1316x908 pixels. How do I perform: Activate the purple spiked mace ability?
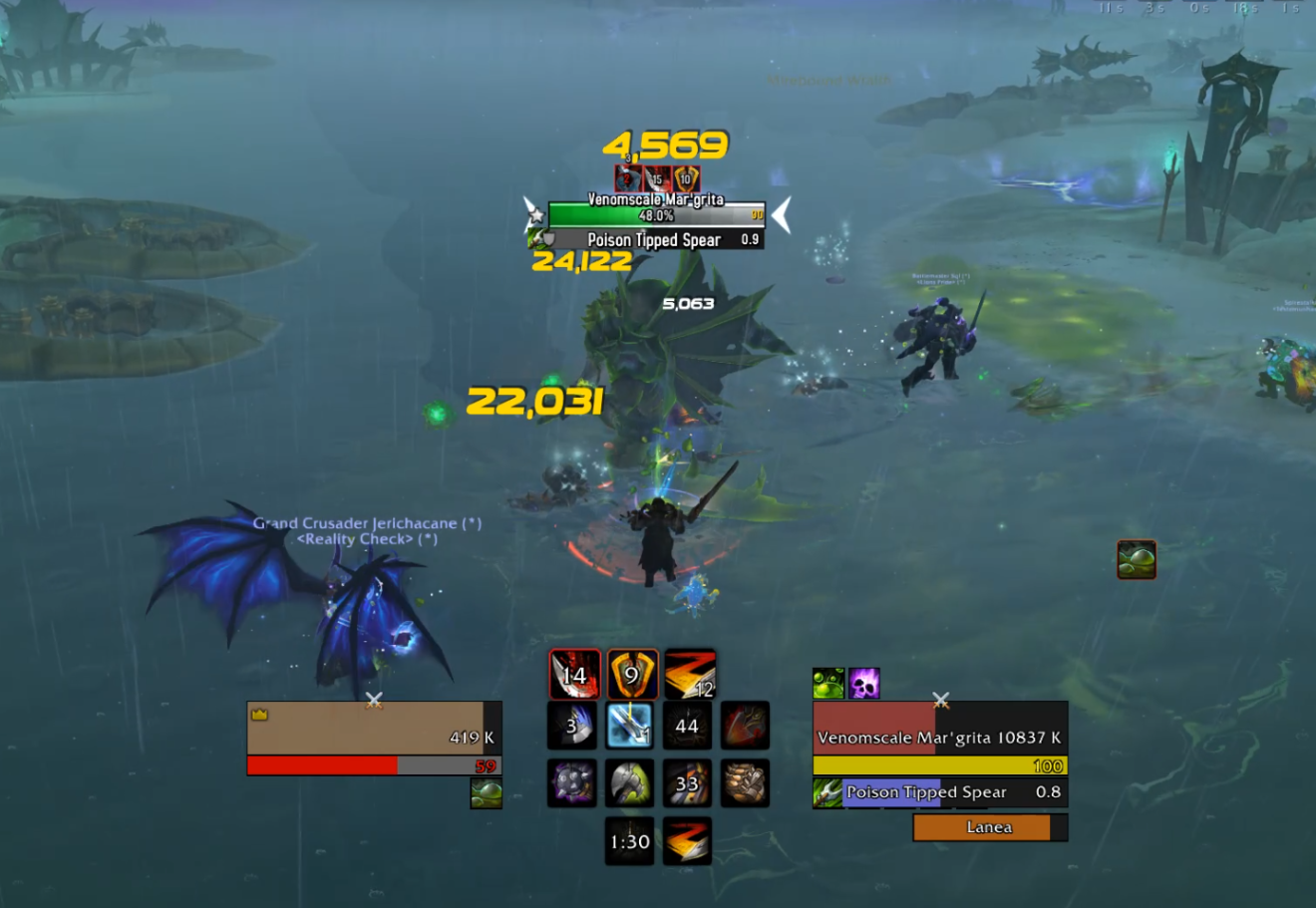pos(572,783)
